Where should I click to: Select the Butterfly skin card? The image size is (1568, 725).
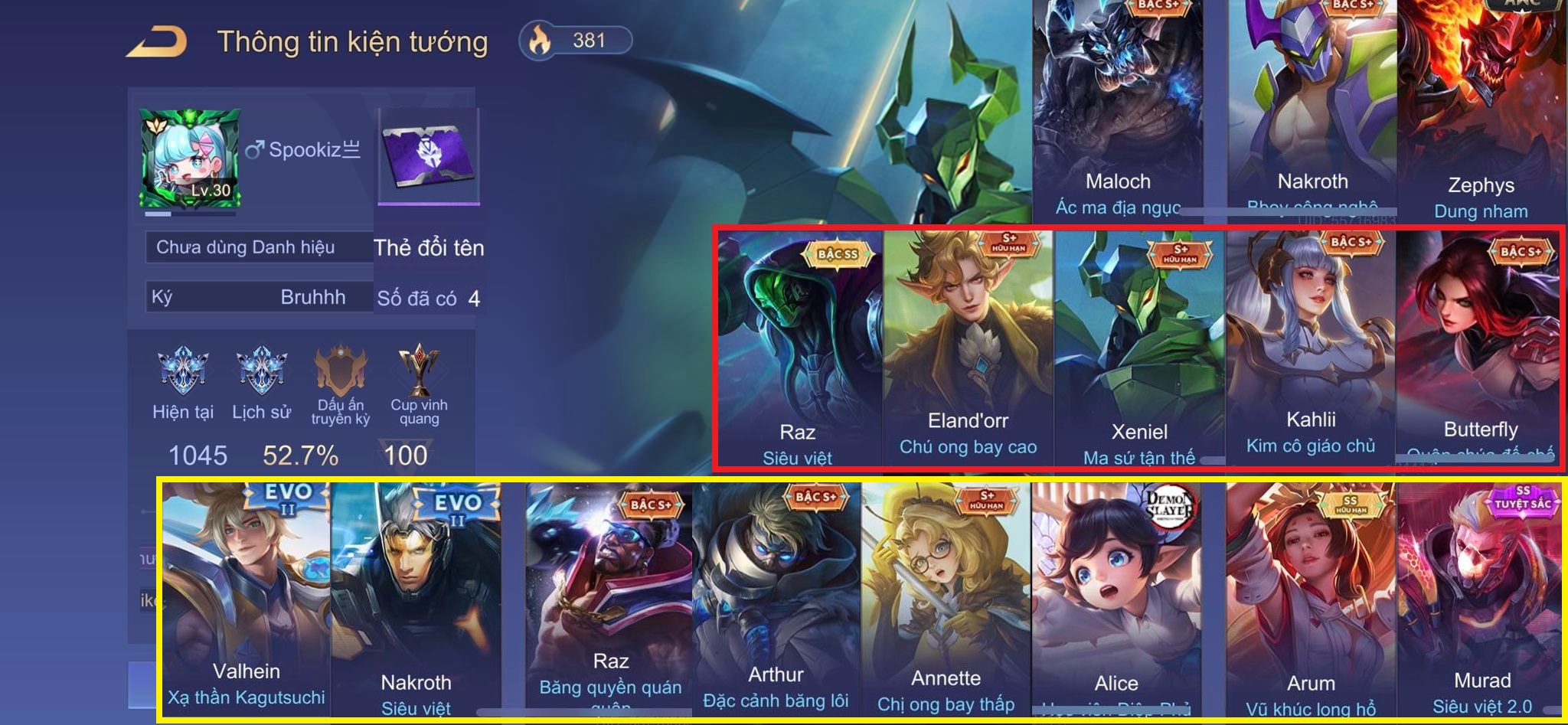(x=1481, y=345)
